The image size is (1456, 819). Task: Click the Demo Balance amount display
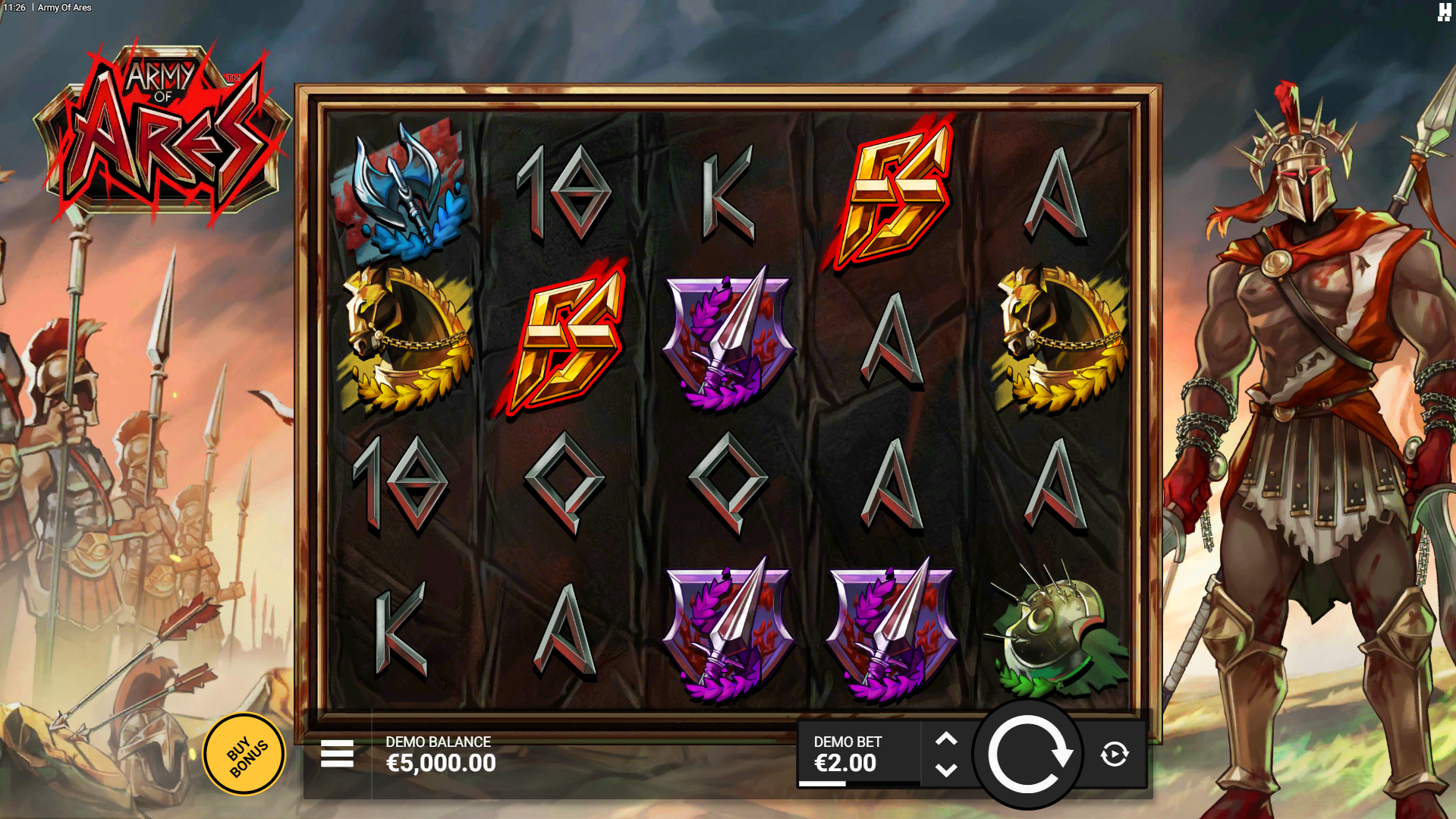(x=439, y=764)
